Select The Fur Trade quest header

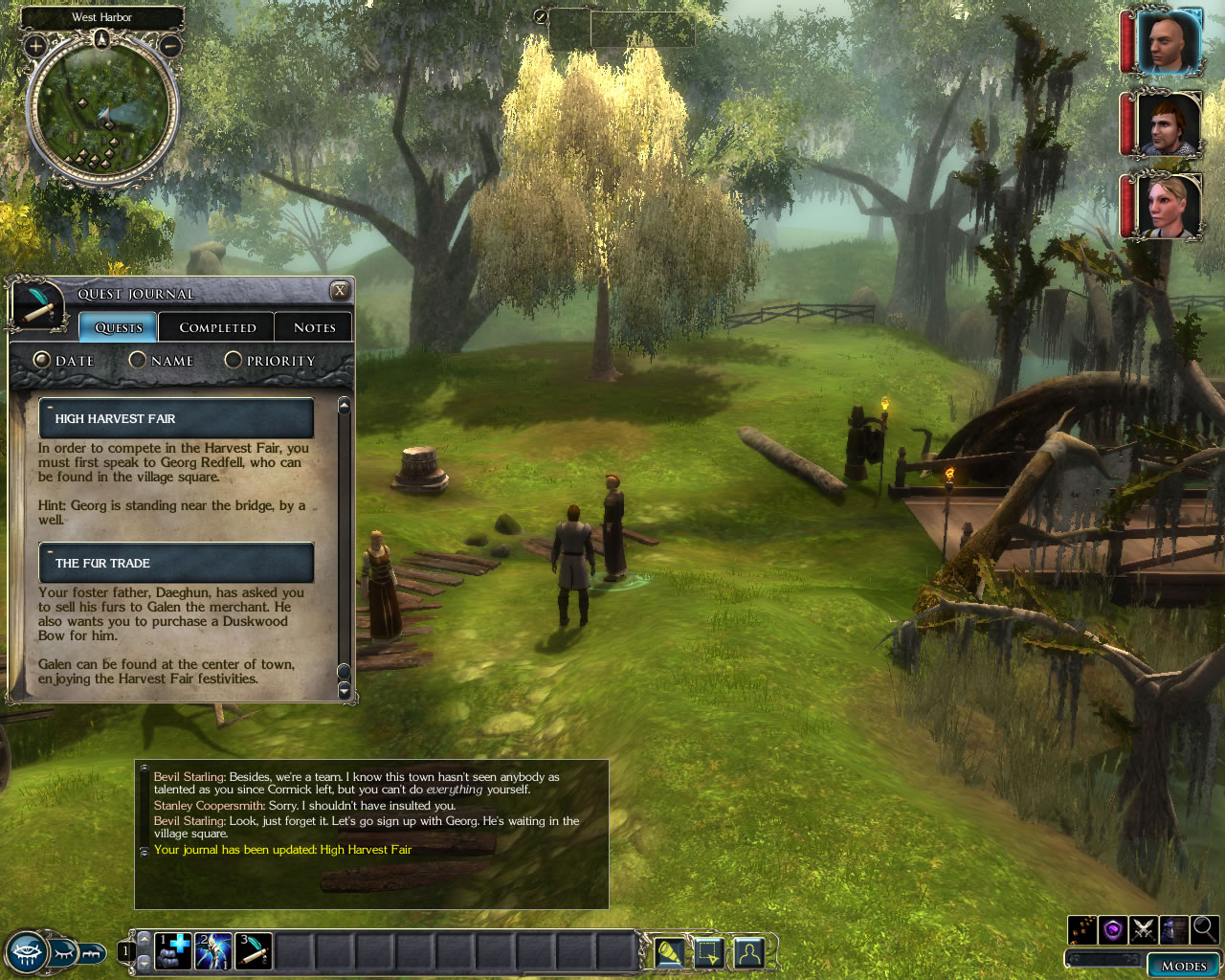tap(176, 563)
